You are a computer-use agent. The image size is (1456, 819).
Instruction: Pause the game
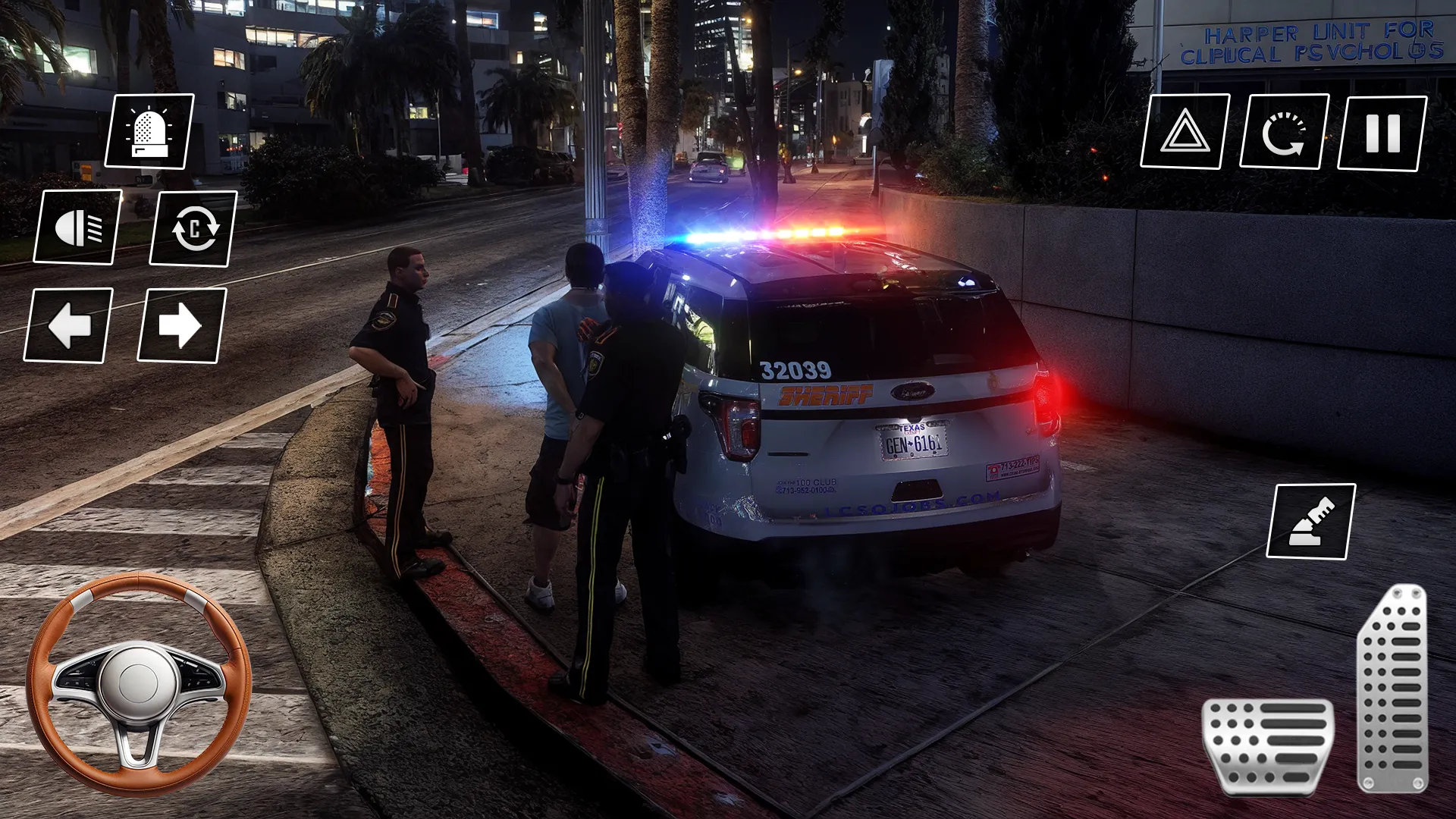coord(1382,133)
